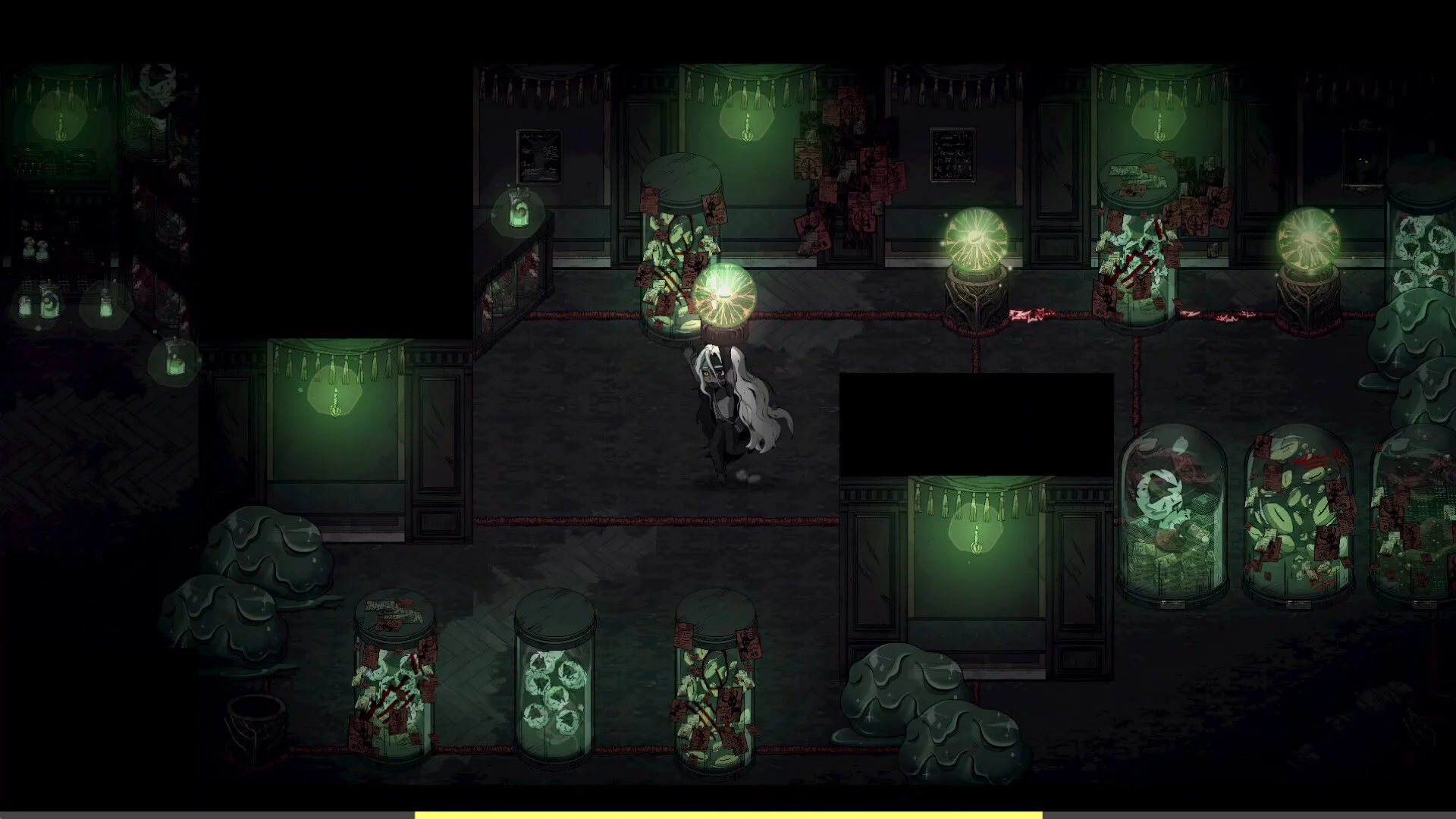Click the yellow segment of the bottom timeline bar
The height and width of the screenshot is (819, 1456).
click(728, 815)
